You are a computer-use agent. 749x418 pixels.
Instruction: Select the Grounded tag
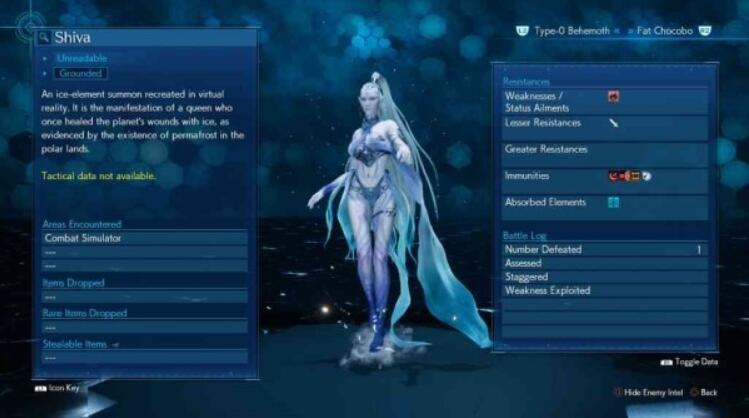[x=80, y=73]
